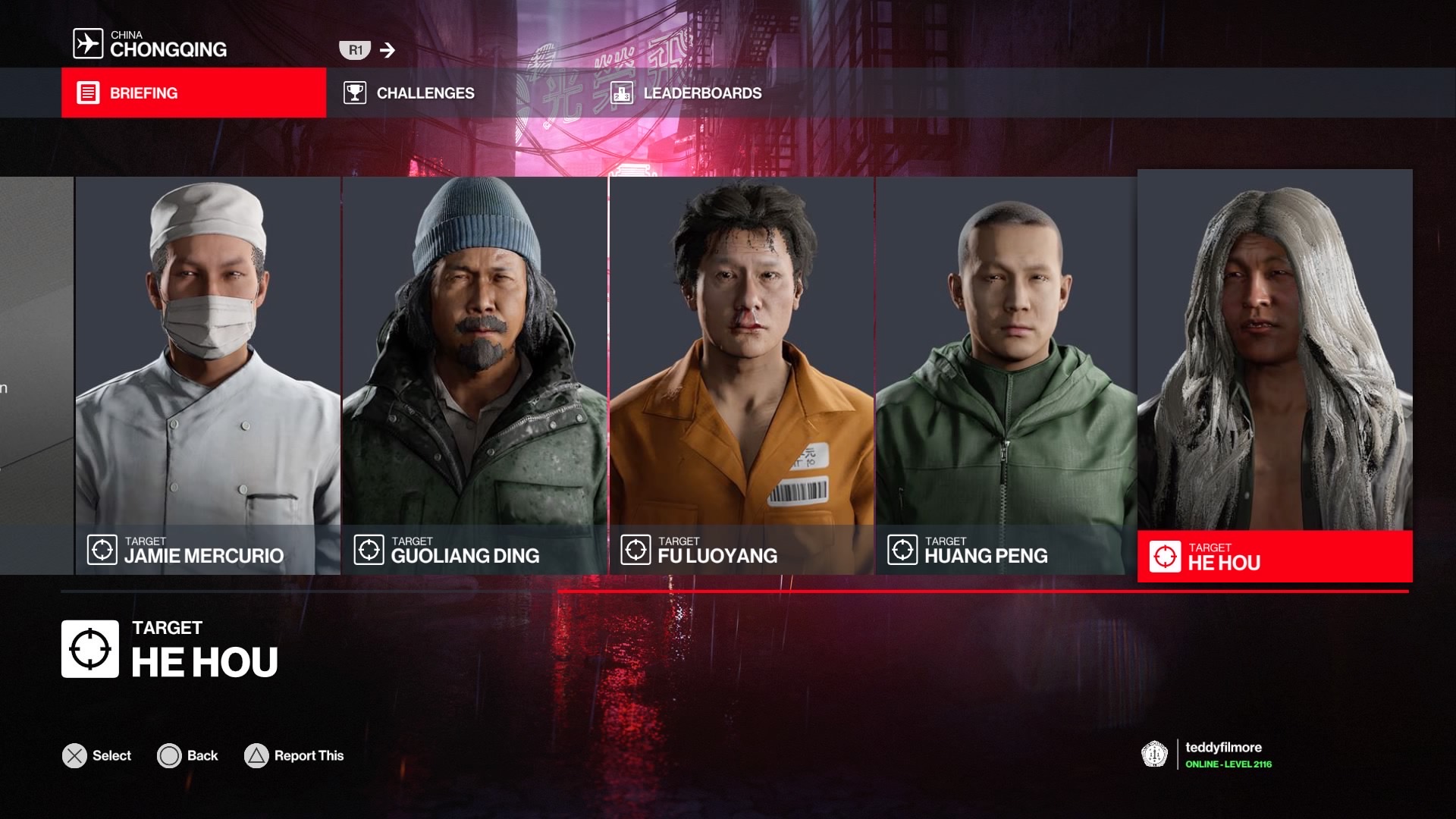The width and height of the screenshot is (1456, 819).
Task: Show the Leaderboards tab
Action: [687, 93]
